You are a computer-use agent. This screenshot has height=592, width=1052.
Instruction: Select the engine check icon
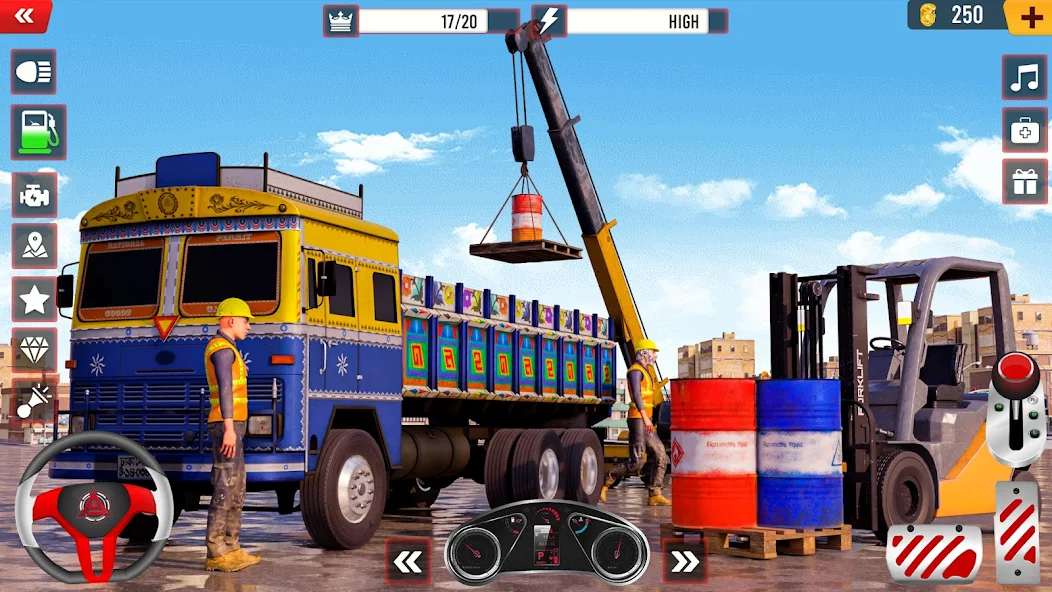[33, 193]
